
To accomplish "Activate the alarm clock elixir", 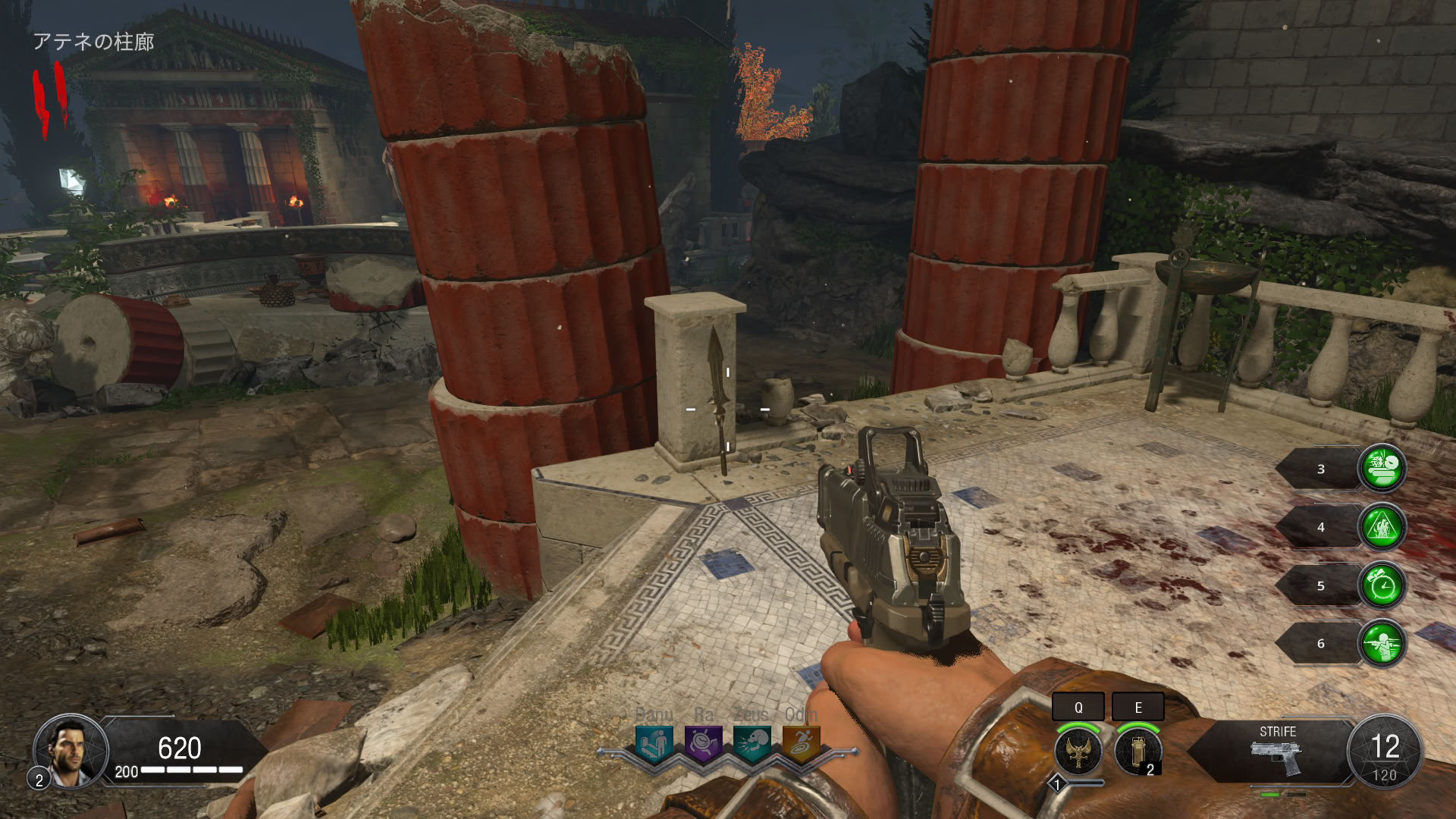I will (x=1382, y=585).
